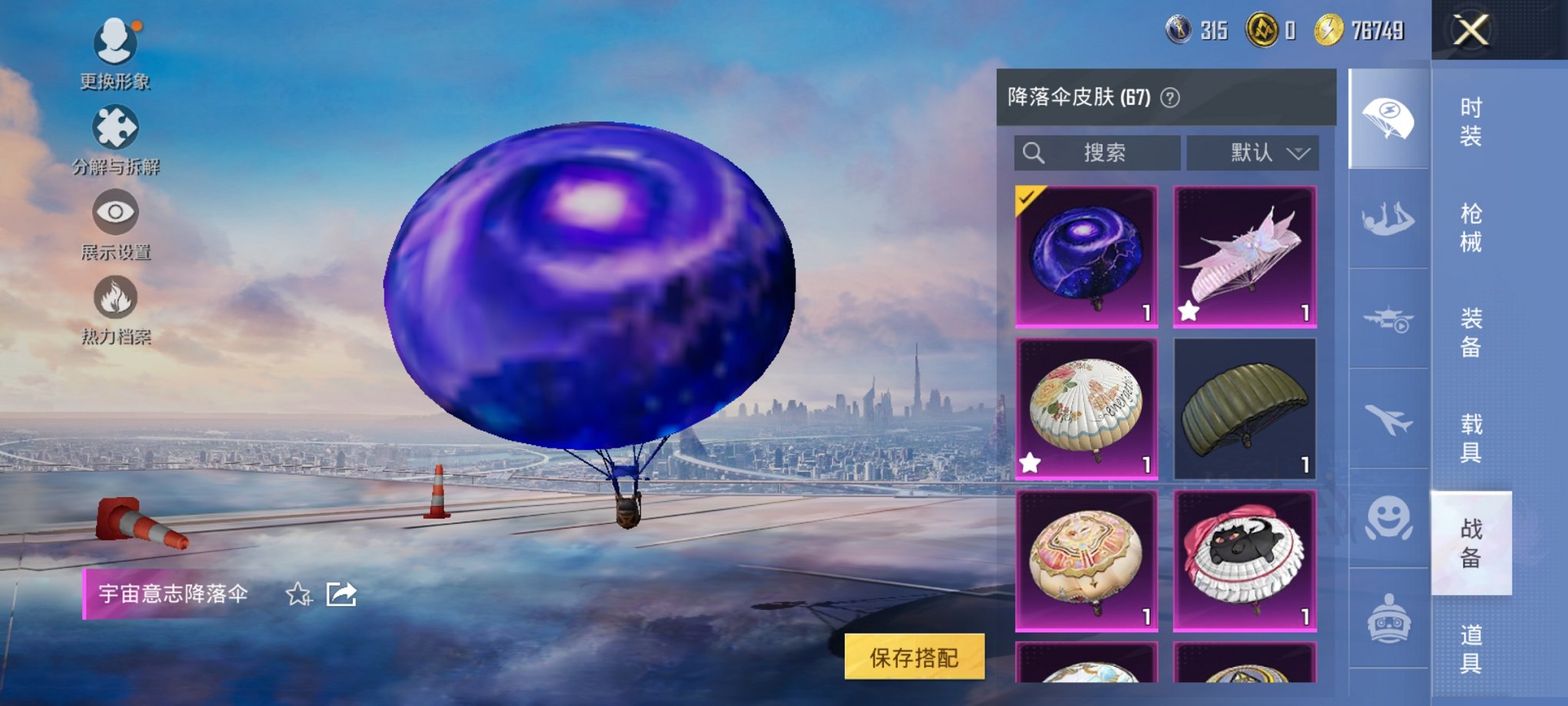The width and height of the screenshot is (1568, 706).
Task: Switch to the 时装 tab
Action: click(1473, 123)
